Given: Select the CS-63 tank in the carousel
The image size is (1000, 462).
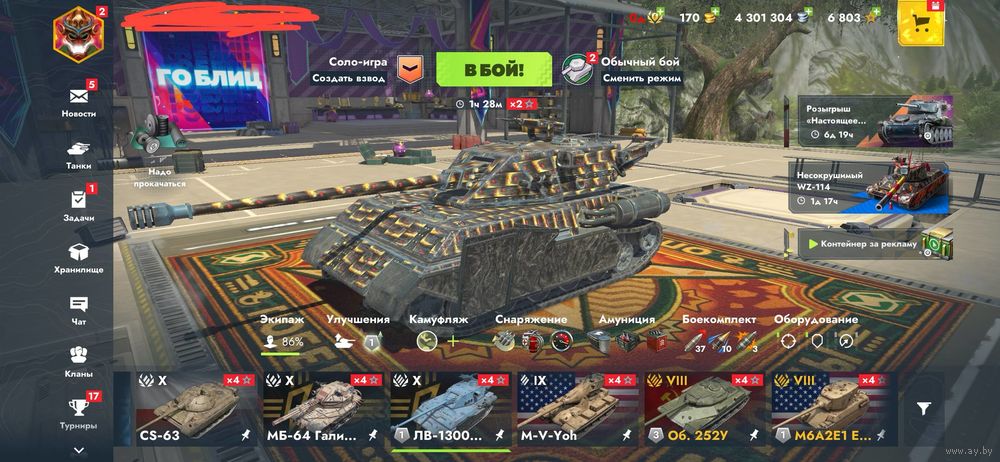Looking at the screenshot, I should pos(187,408).
